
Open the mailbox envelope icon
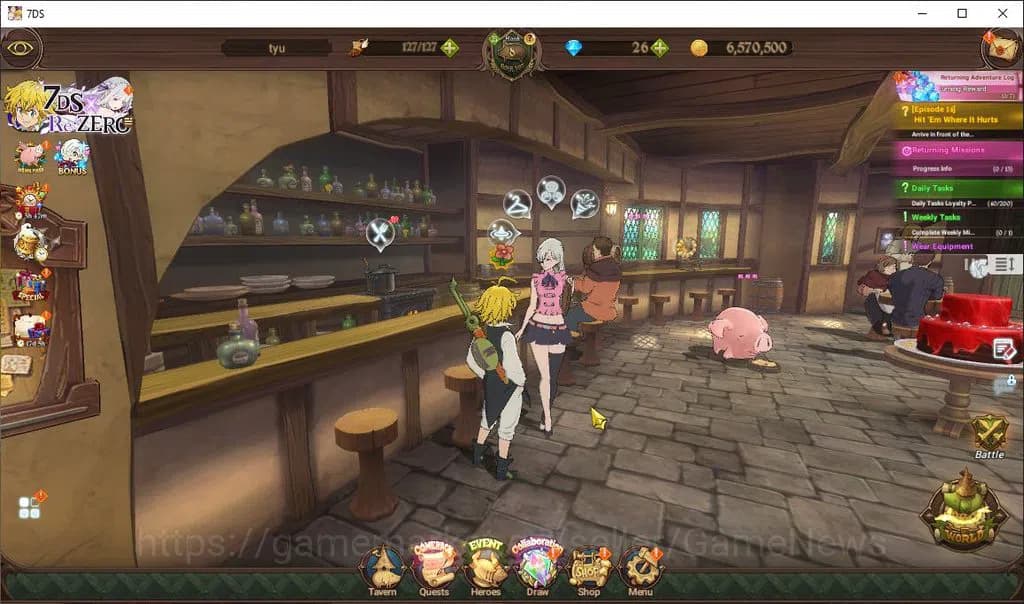point(1001,47)
